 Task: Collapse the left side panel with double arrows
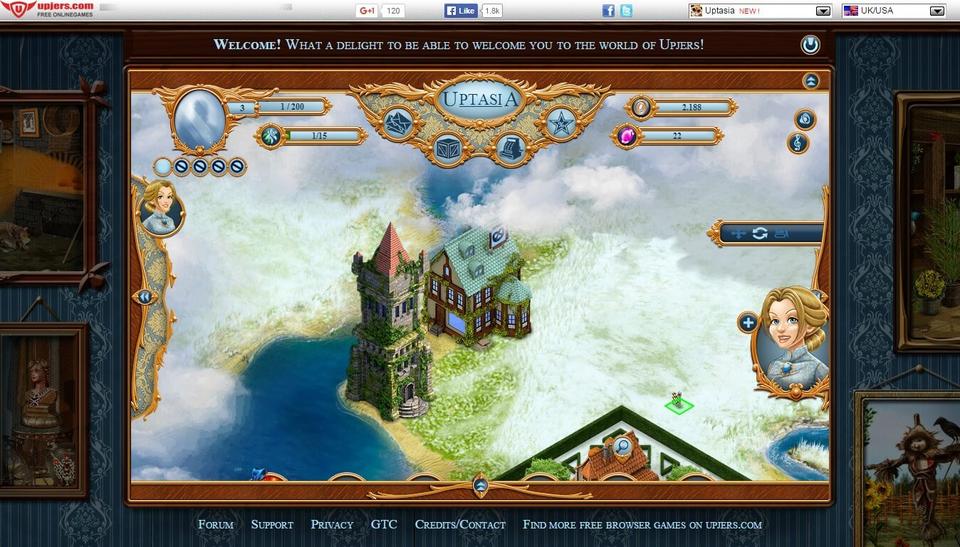[x=145, y=297]
